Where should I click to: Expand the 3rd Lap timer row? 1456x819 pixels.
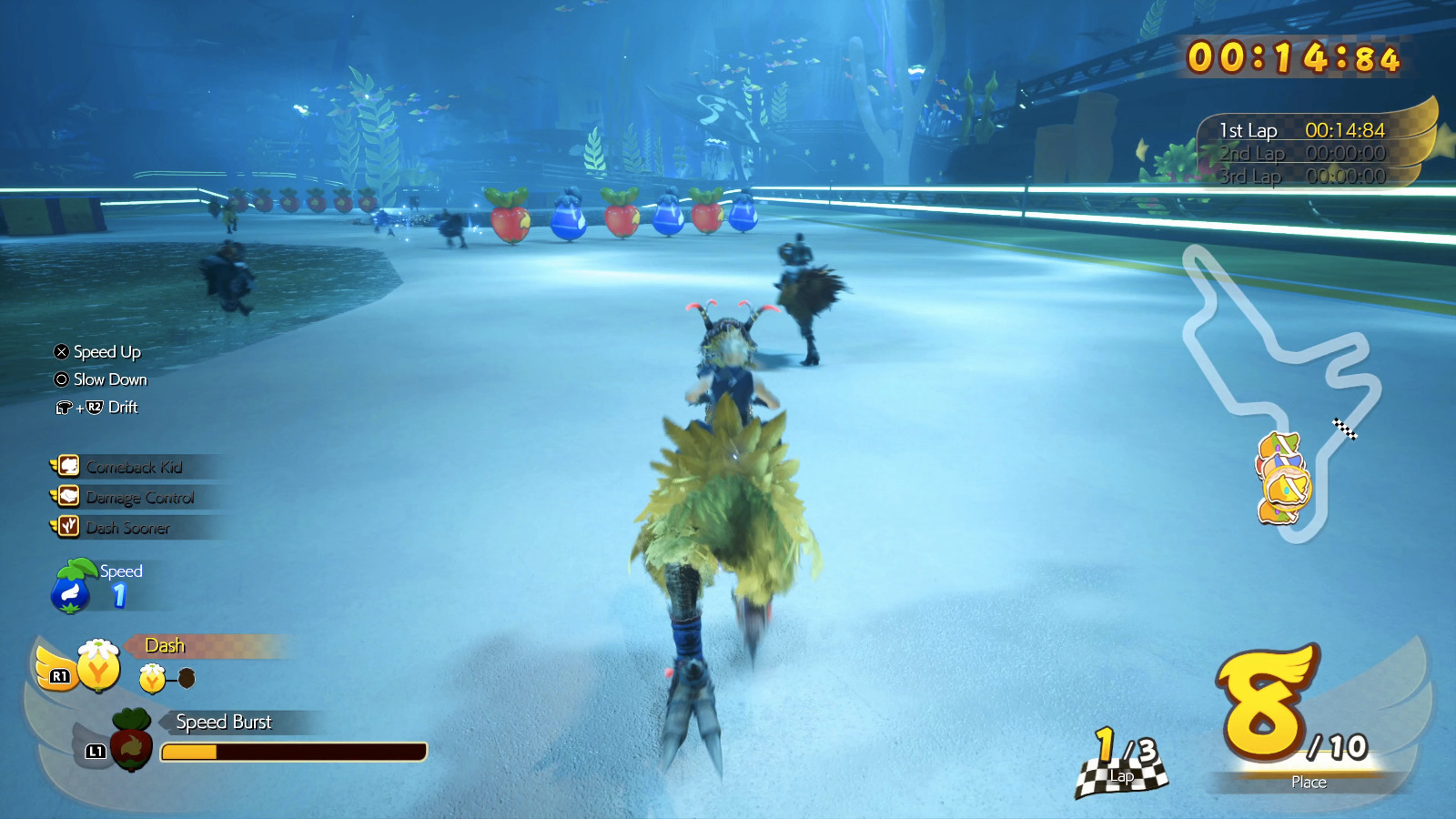[x=1301, y=177]
